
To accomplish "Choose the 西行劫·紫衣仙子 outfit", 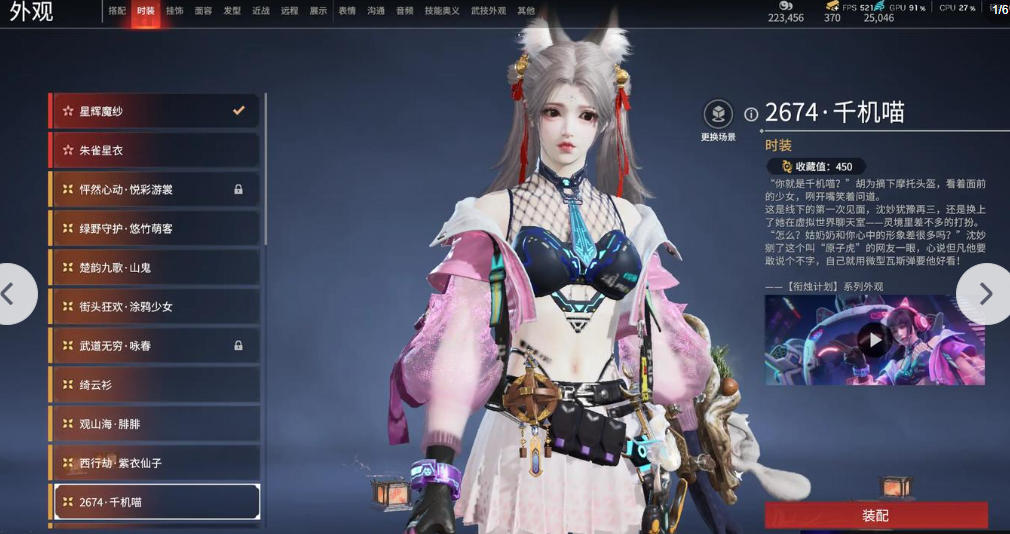I will click(153, 462).
